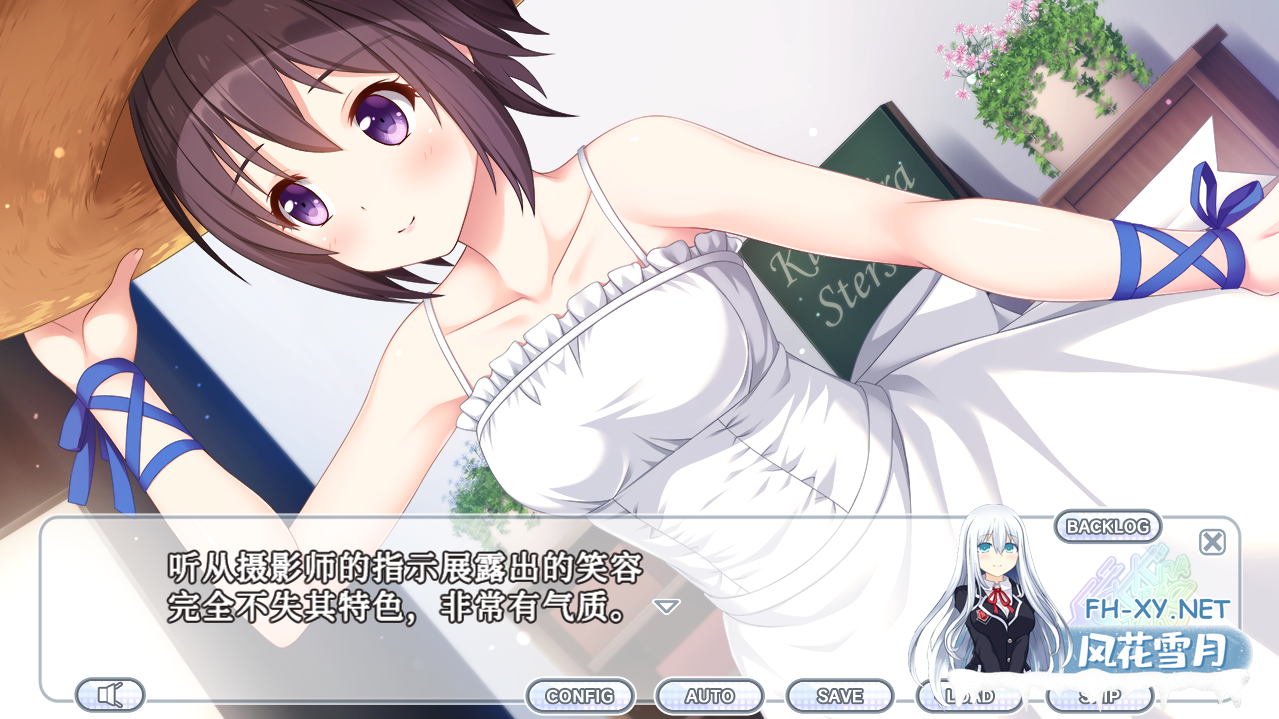
Task: Advance dialogue with the down arrow indicator
Action: 666,606
